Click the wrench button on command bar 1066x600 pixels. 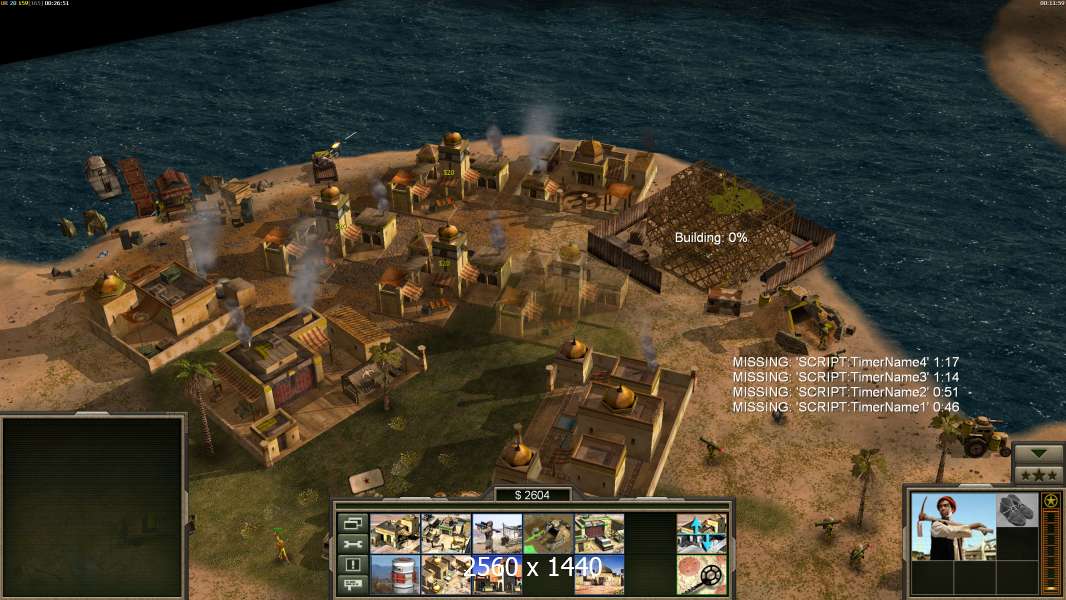351,544
